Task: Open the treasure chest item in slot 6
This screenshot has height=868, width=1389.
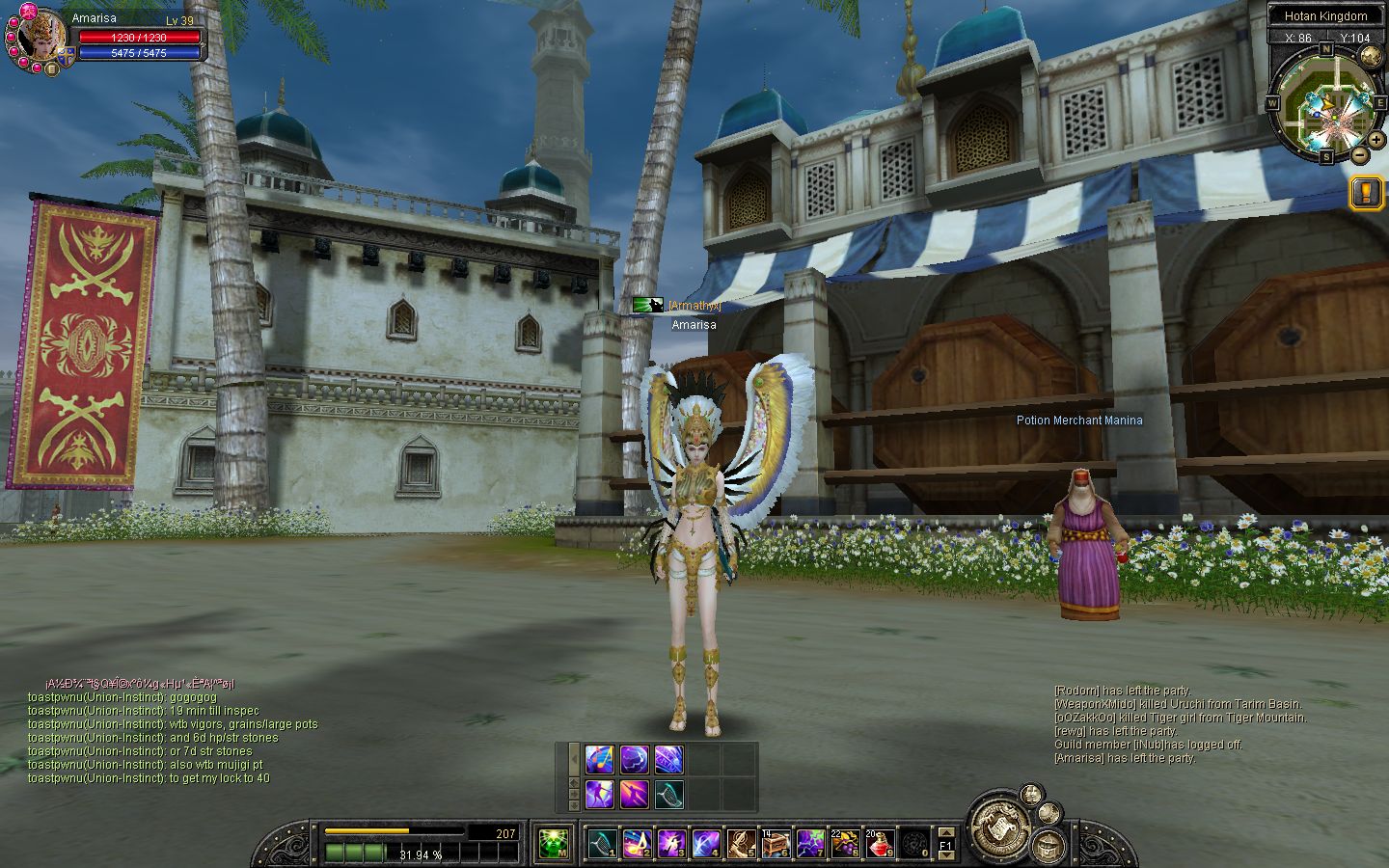Action: (776, 844)
